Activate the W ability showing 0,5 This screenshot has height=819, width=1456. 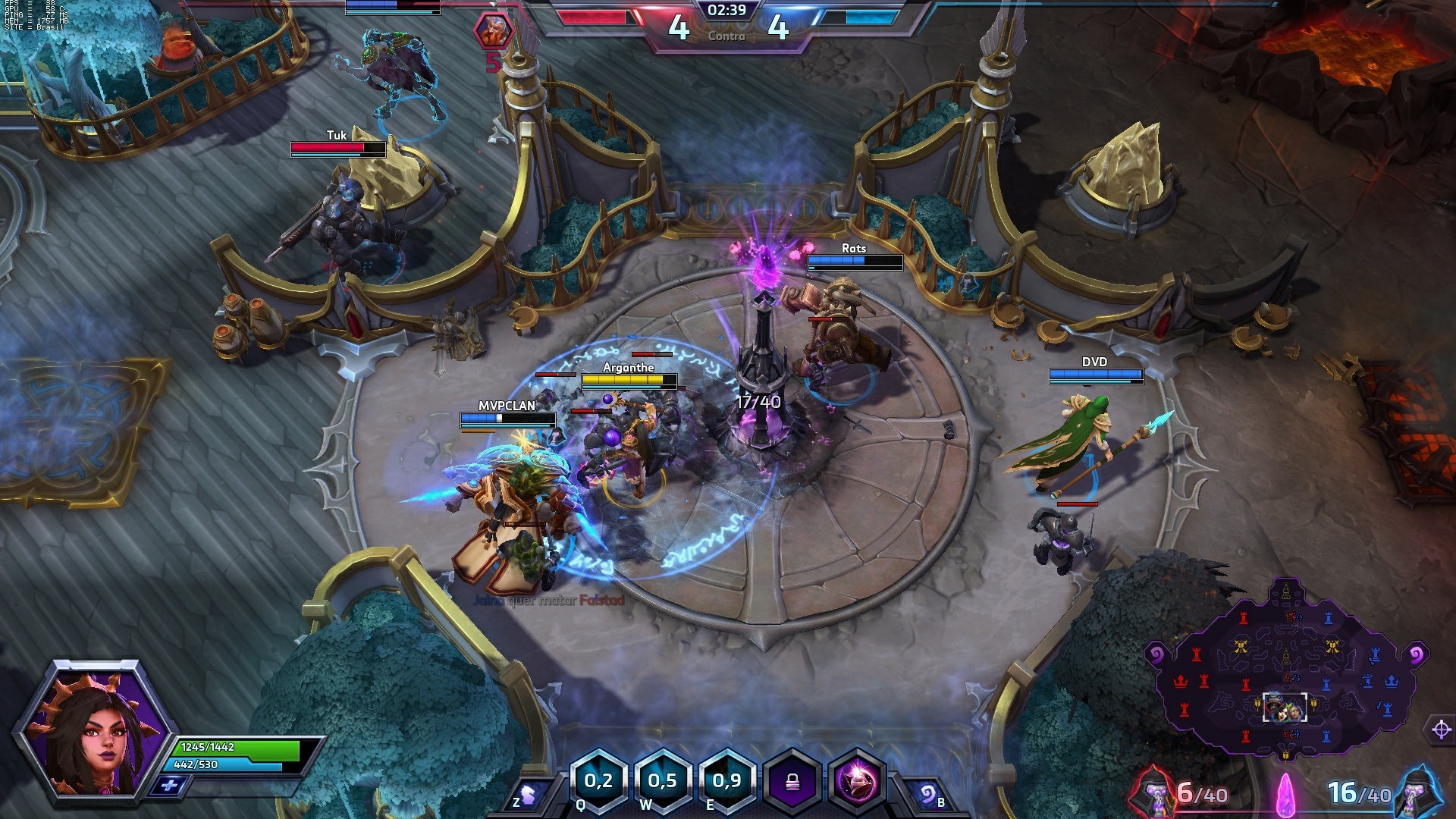coord(662,781)
